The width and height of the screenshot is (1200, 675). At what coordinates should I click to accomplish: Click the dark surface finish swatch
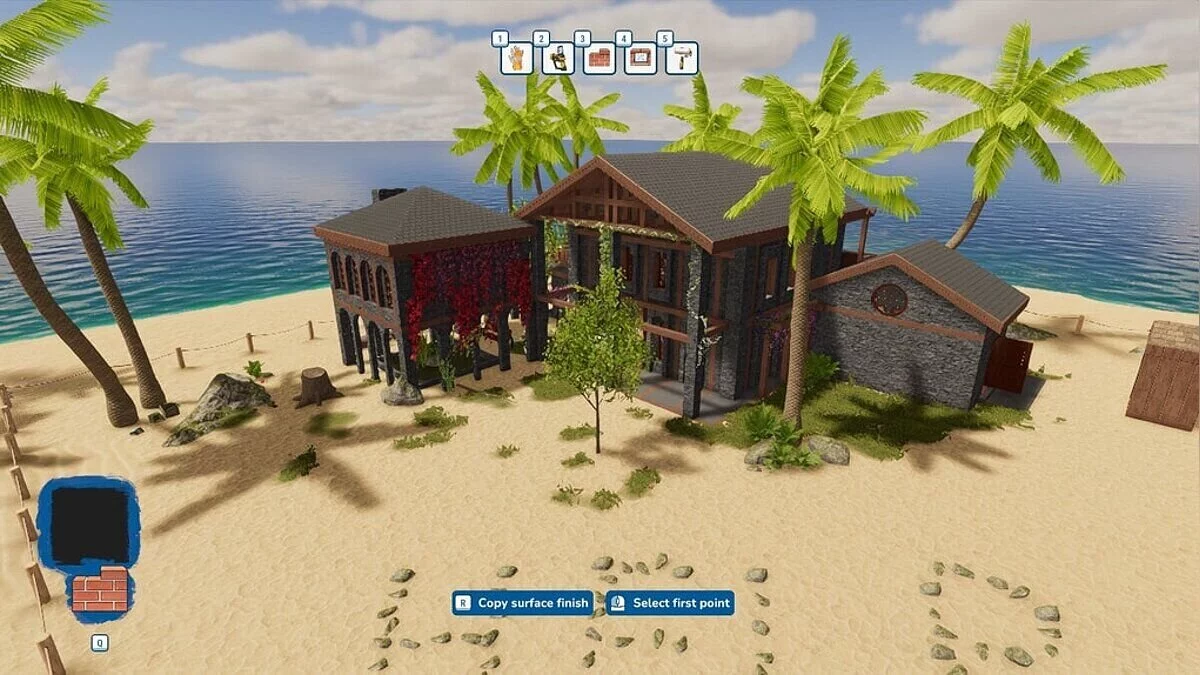[89, 525]
